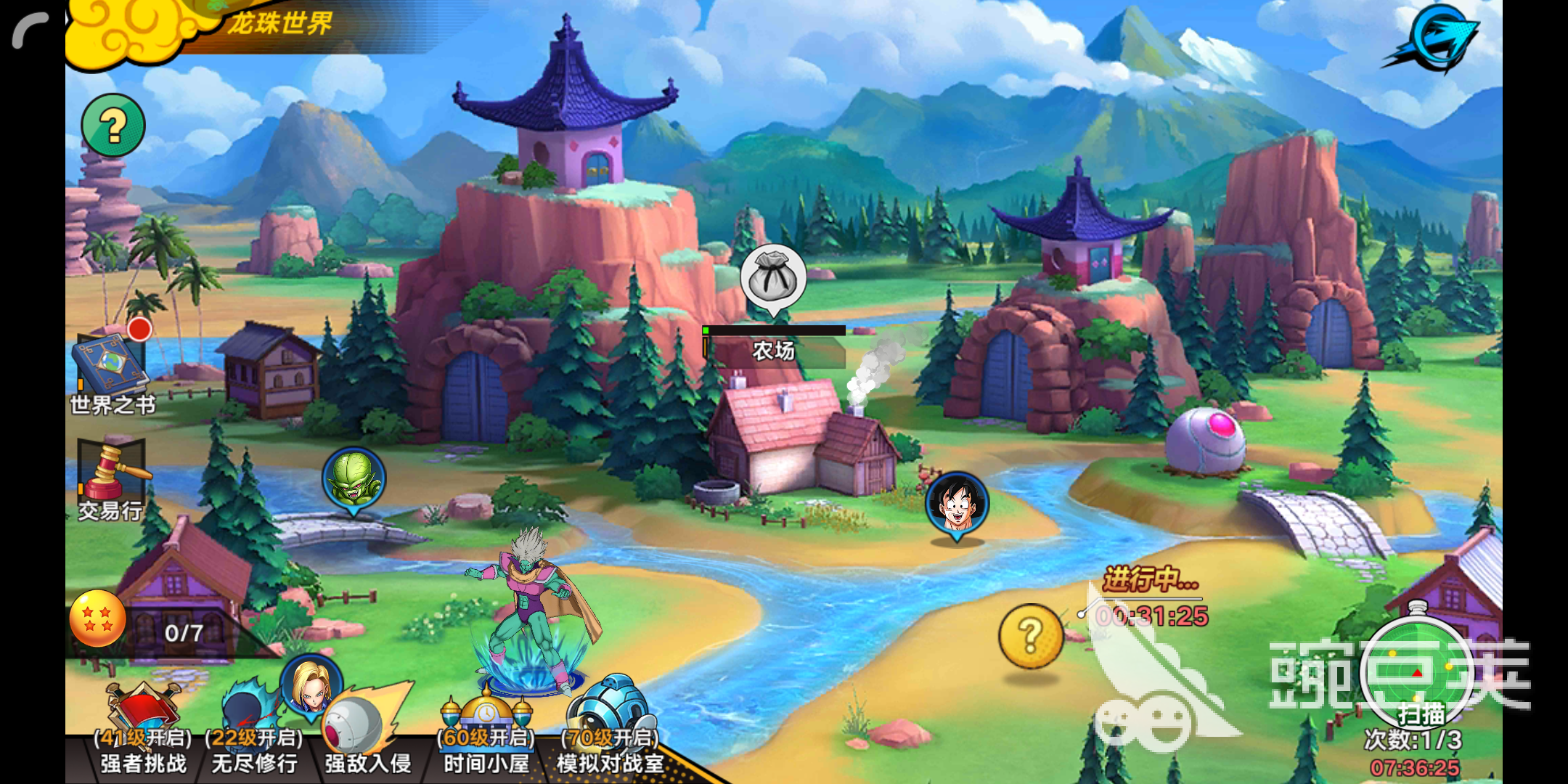Select the green Saibaman map marker

point(354,478)
